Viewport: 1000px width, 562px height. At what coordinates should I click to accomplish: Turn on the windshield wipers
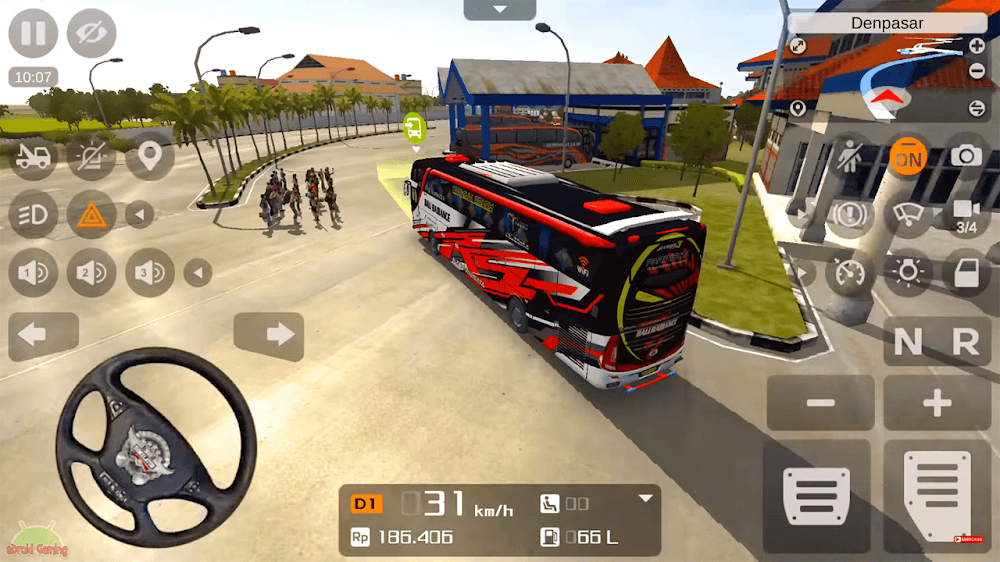908,214
